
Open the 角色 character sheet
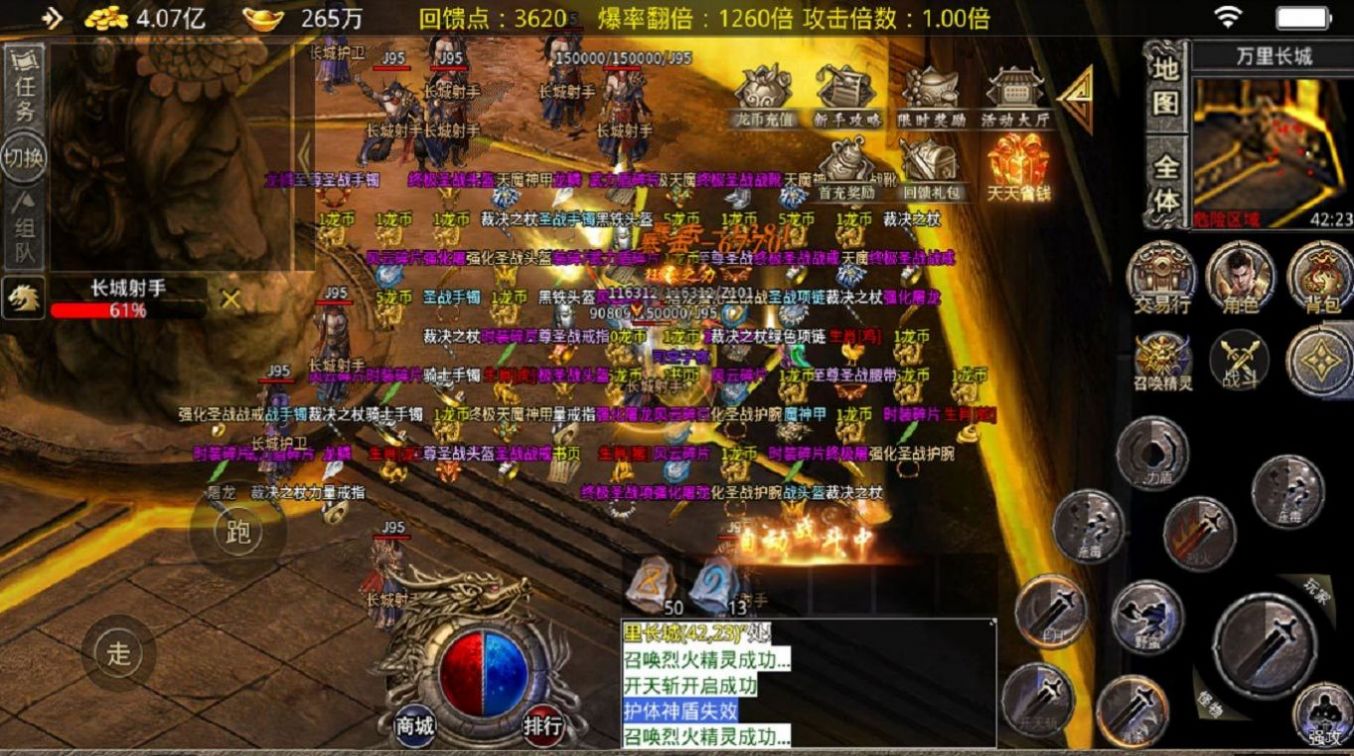coord(1240,277)
